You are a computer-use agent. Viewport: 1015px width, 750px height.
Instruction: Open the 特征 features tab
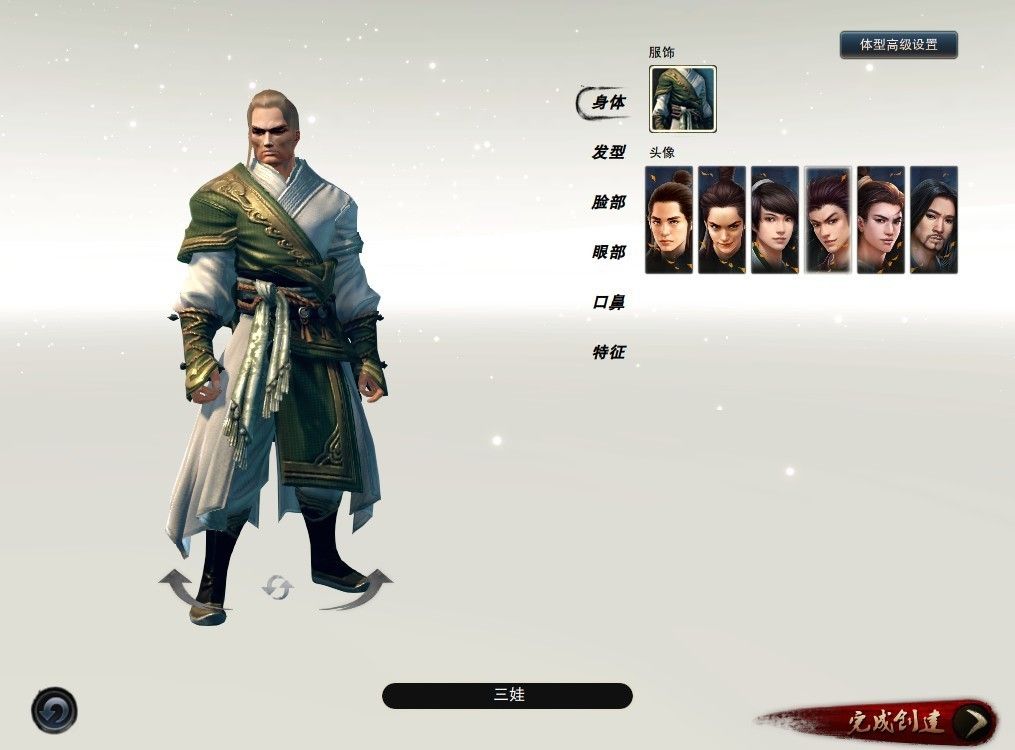point(608,352)
